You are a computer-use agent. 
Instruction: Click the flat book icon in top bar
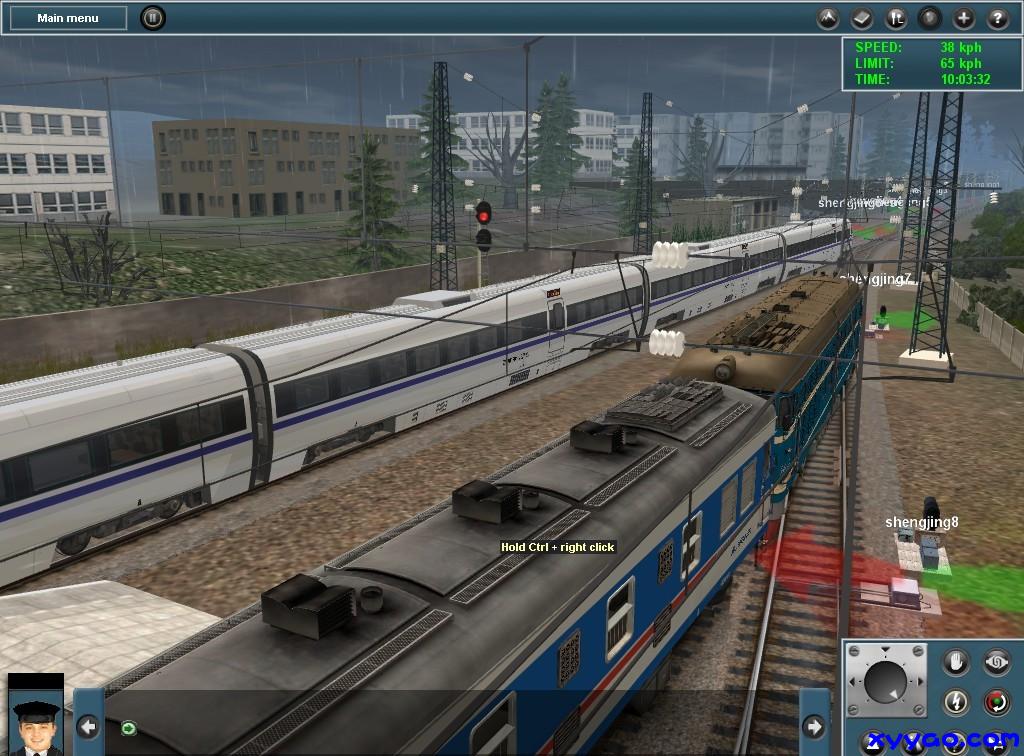click(x=862, y=18)
